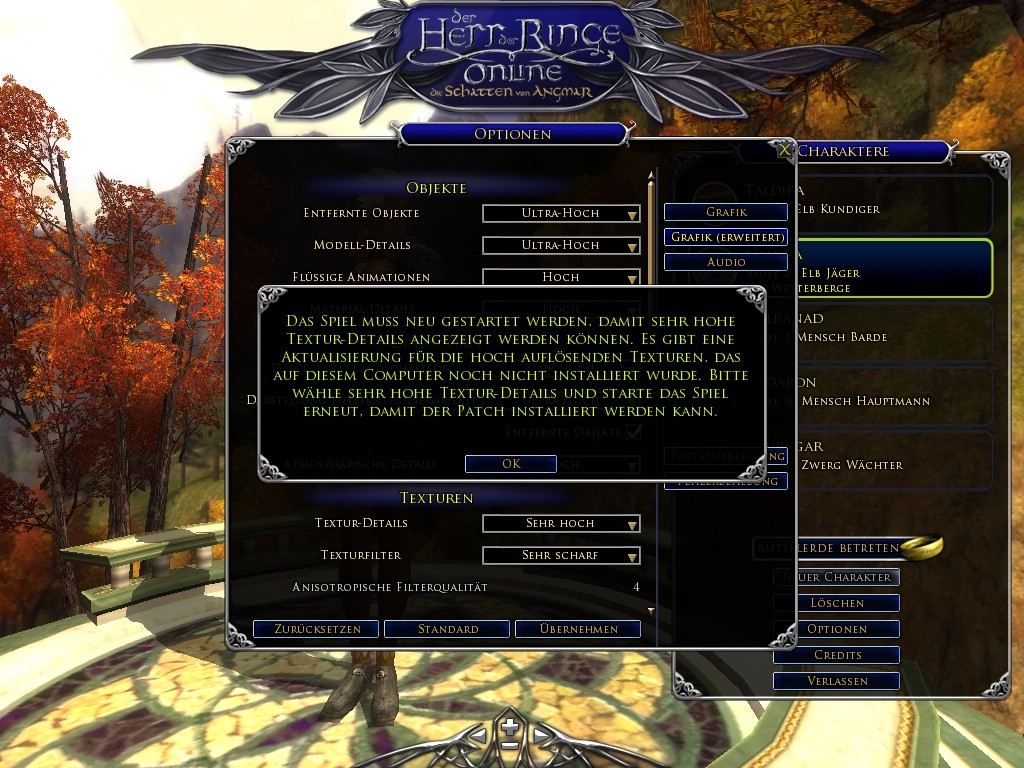The image size is (1024, 768).
Task: Show the Credits
Action: 836,655
